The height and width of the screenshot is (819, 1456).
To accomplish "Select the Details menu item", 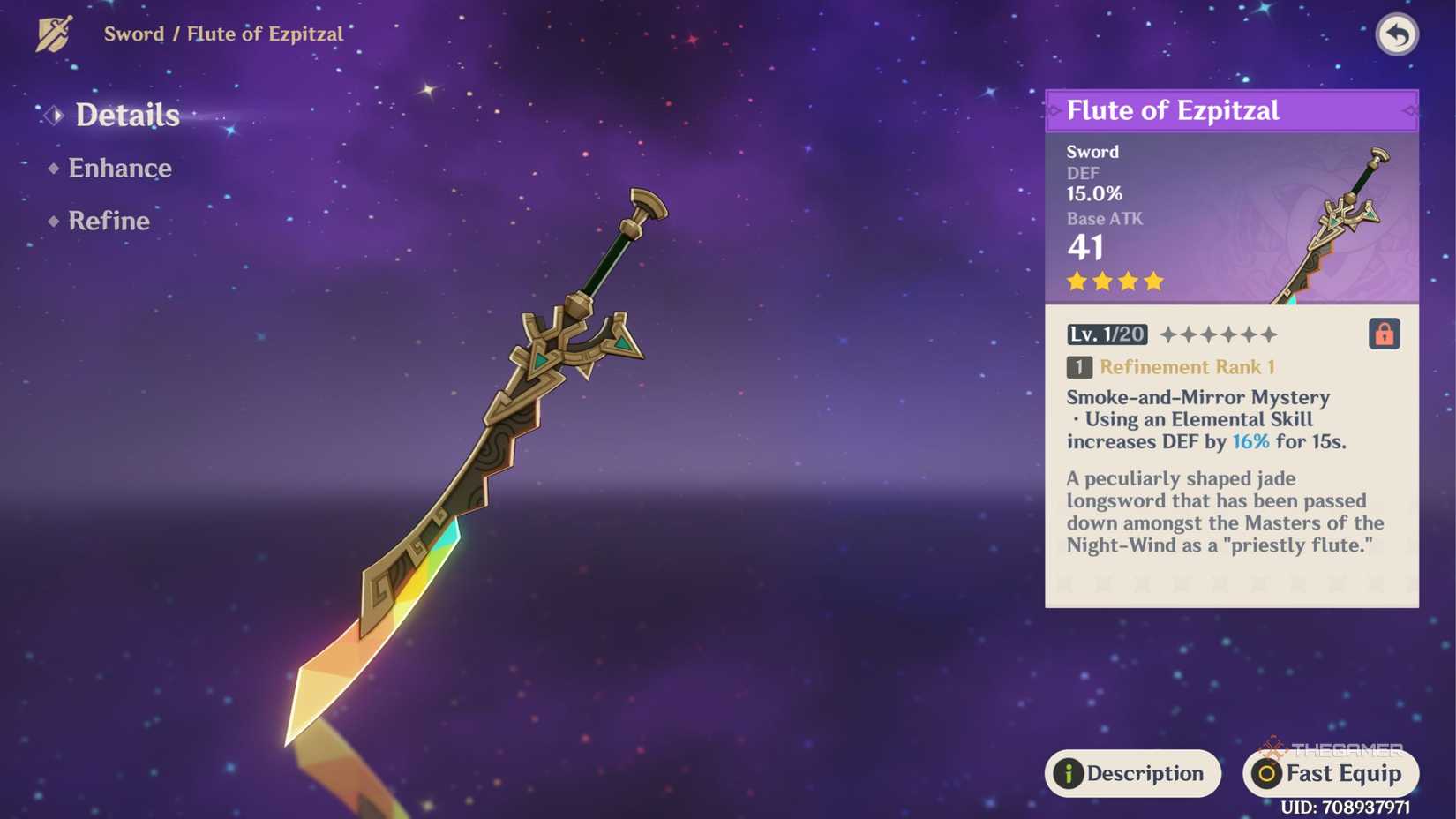I will point(126,115).
